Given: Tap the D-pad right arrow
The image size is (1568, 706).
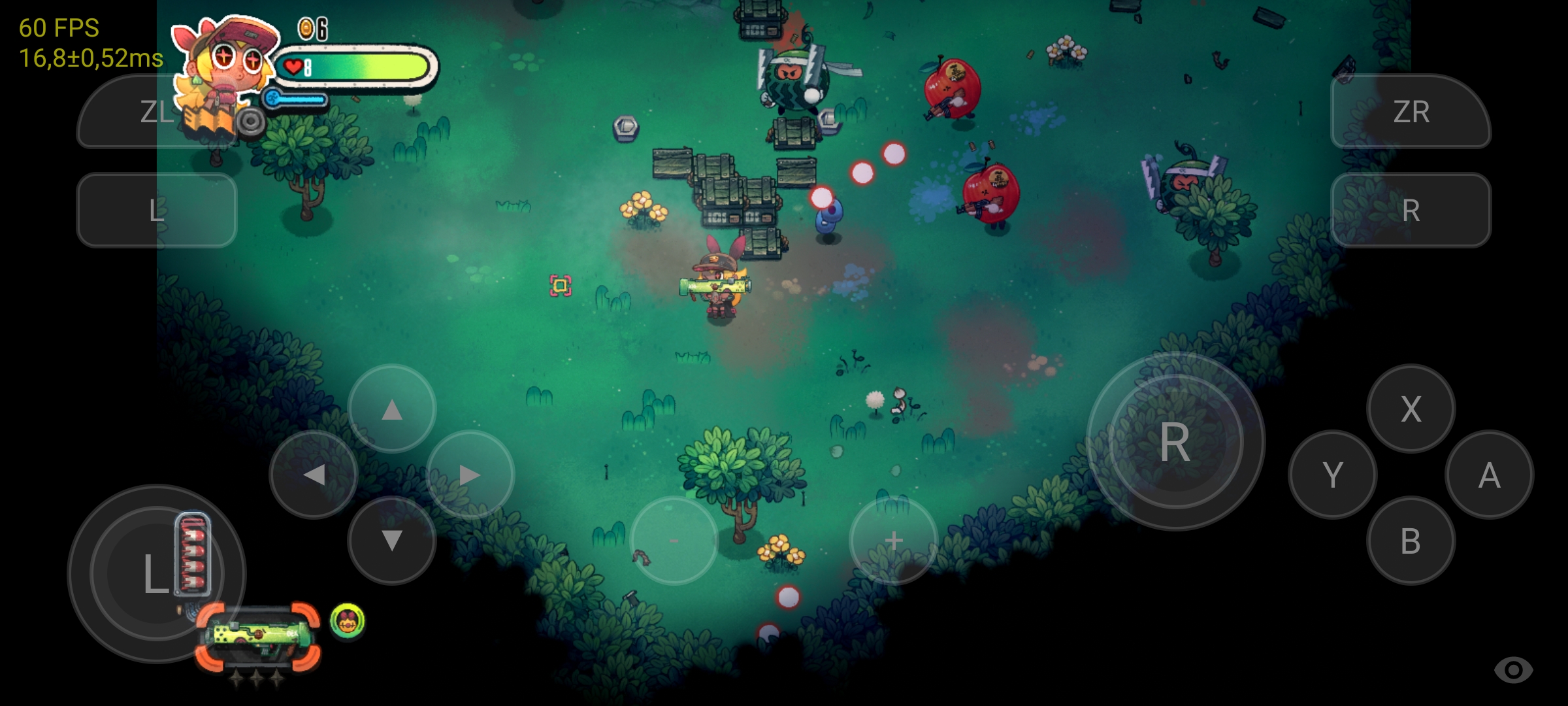Looking at the screenshot, I should (470, 475).
